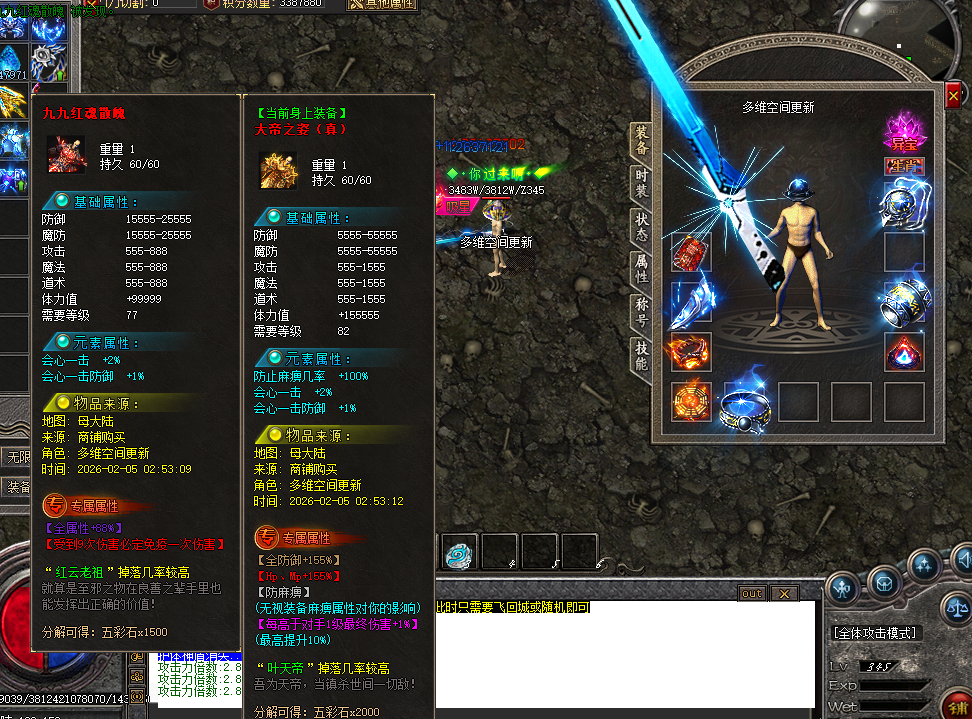Close the chat box with X
This screenshot has height=719, width=972.
pyautogui.click(x=785, y=594)
